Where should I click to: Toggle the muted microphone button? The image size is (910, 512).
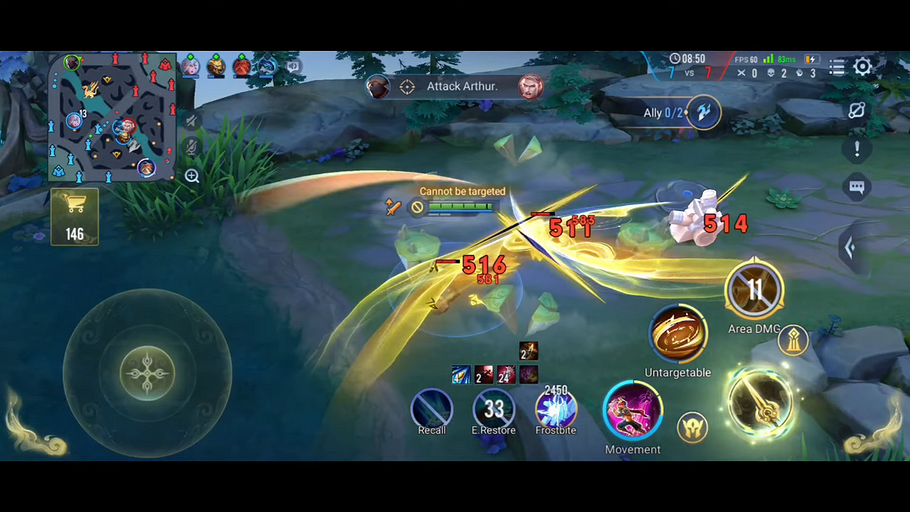(192, 147)
